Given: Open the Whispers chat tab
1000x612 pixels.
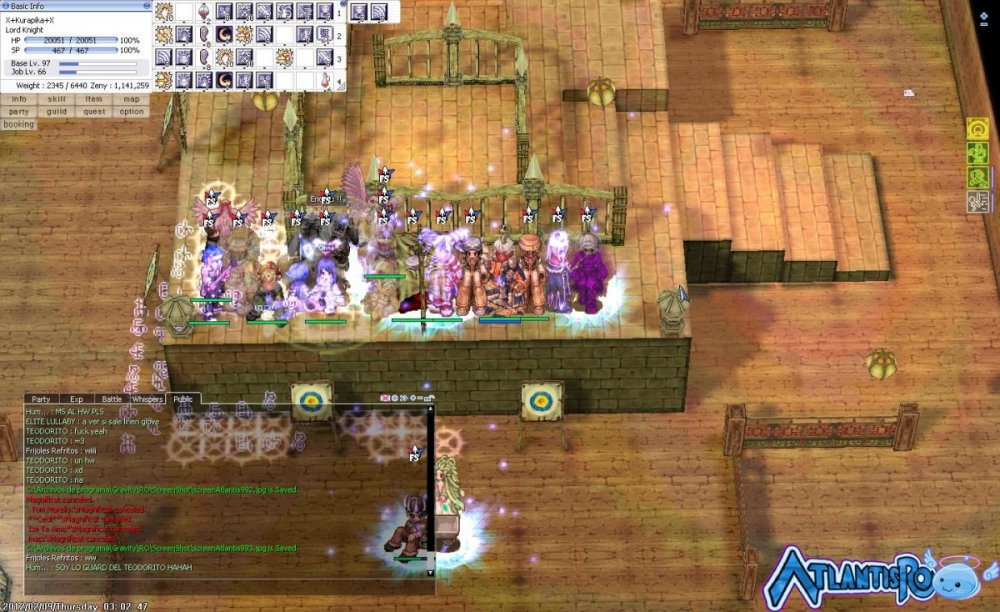Looking at the screenshot, I should [x=147, y=399].
